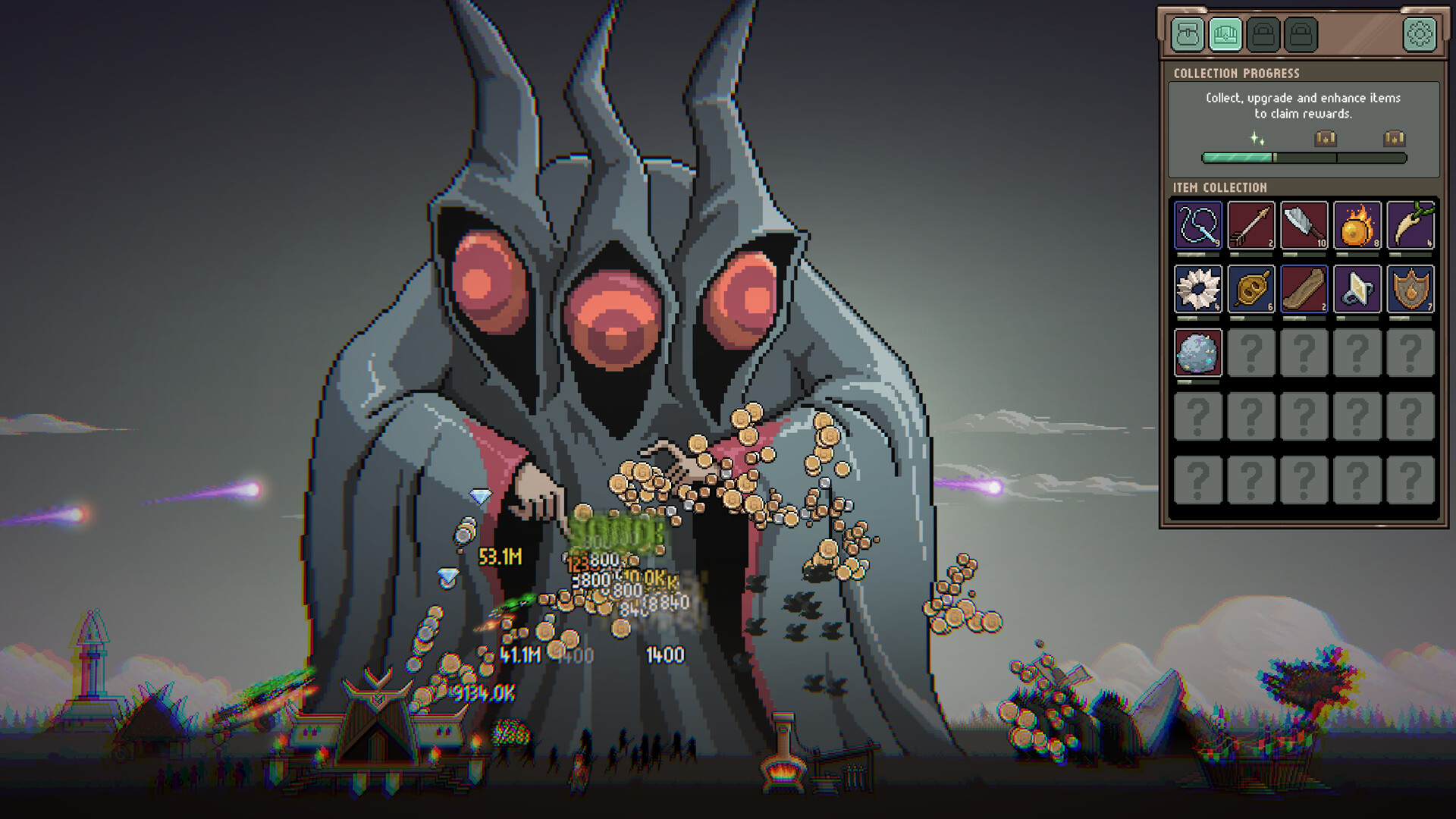The width and height of the screenshot is (1456, 819).
Task: Open the cleaver item showing 10 copies
Action: [x=1303, y=225]
